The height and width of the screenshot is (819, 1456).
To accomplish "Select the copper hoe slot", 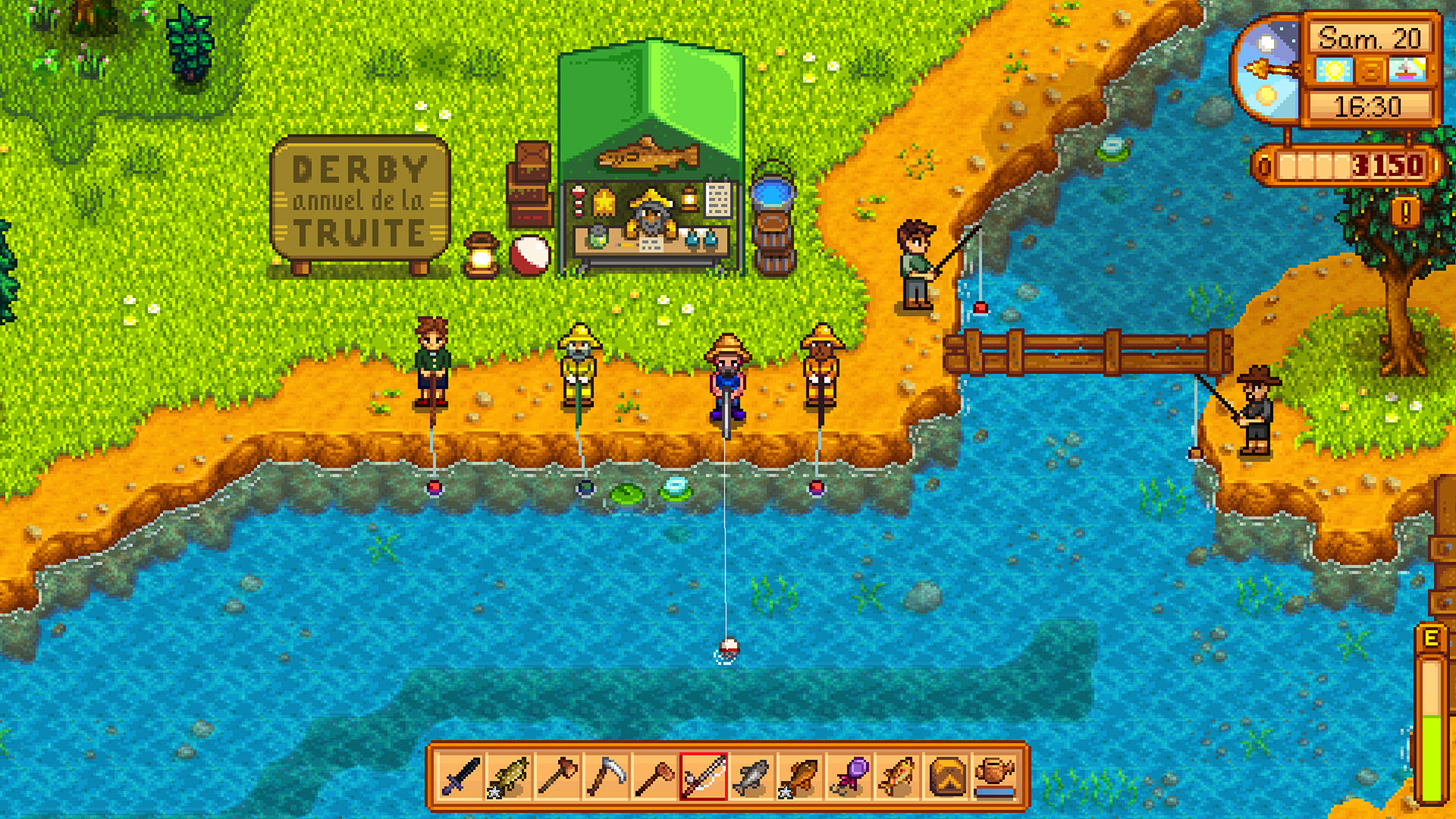I will [x=654, y=777].
